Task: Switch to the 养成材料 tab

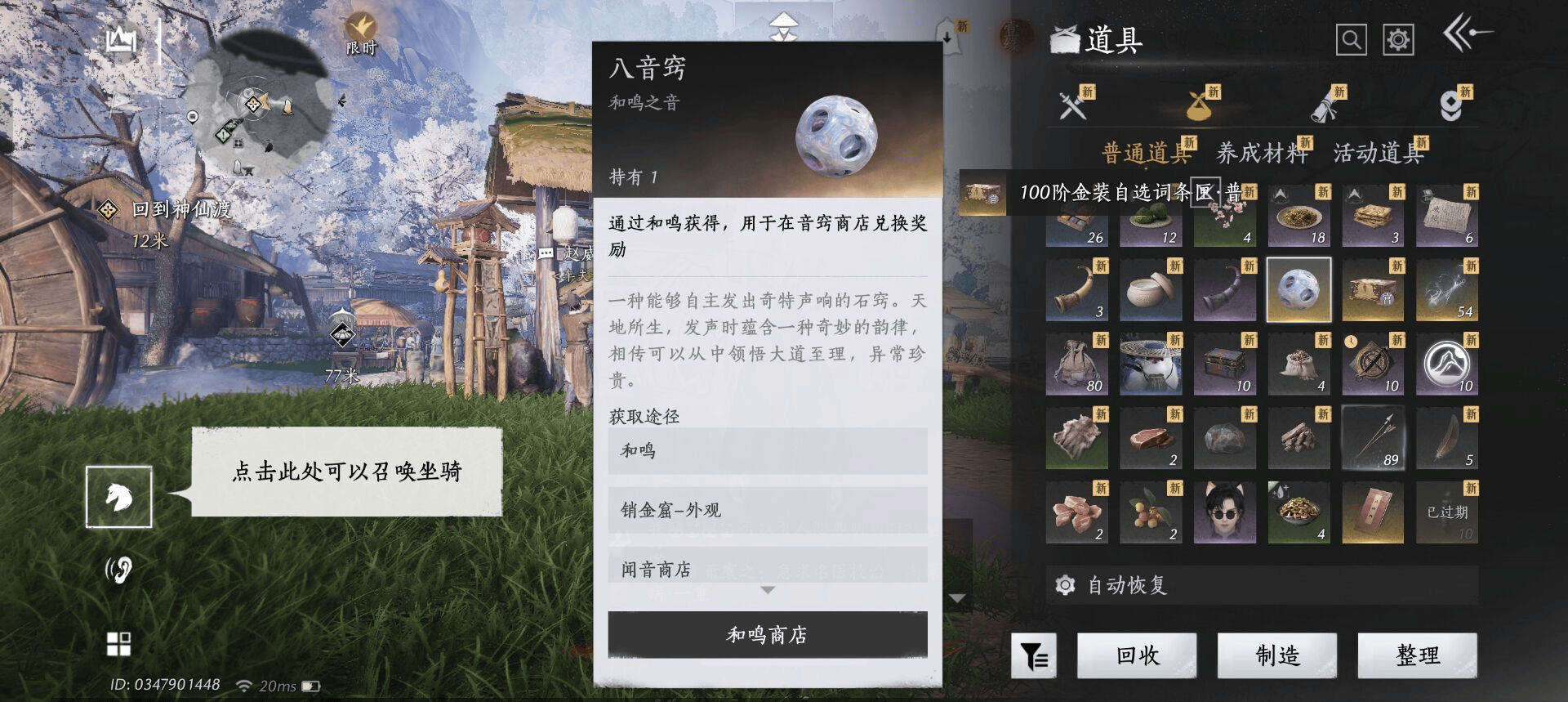Action: coord(1262,153)
